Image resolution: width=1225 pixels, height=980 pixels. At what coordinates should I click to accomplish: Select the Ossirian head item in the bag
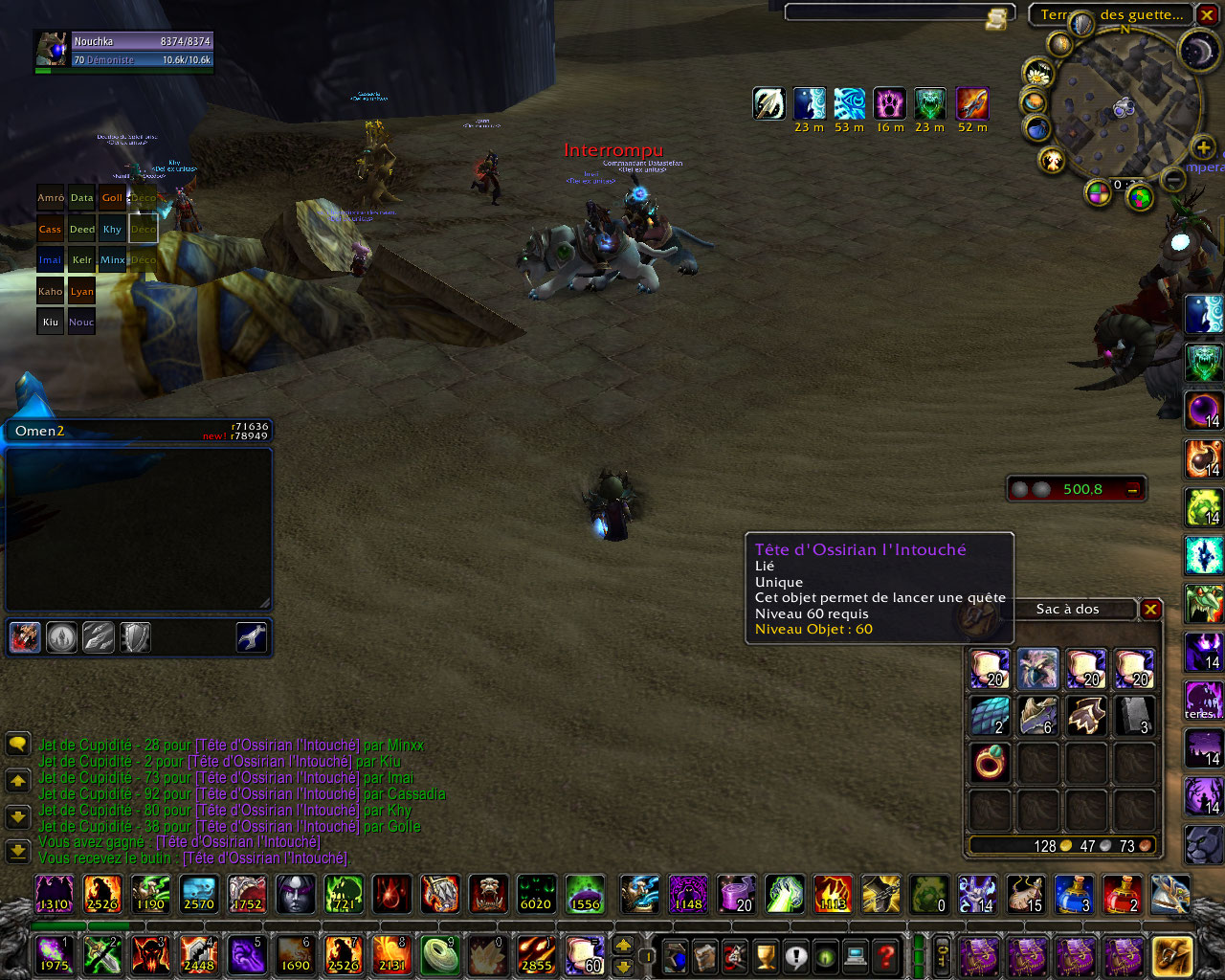pyautogui.click(x=1037, y=669)
